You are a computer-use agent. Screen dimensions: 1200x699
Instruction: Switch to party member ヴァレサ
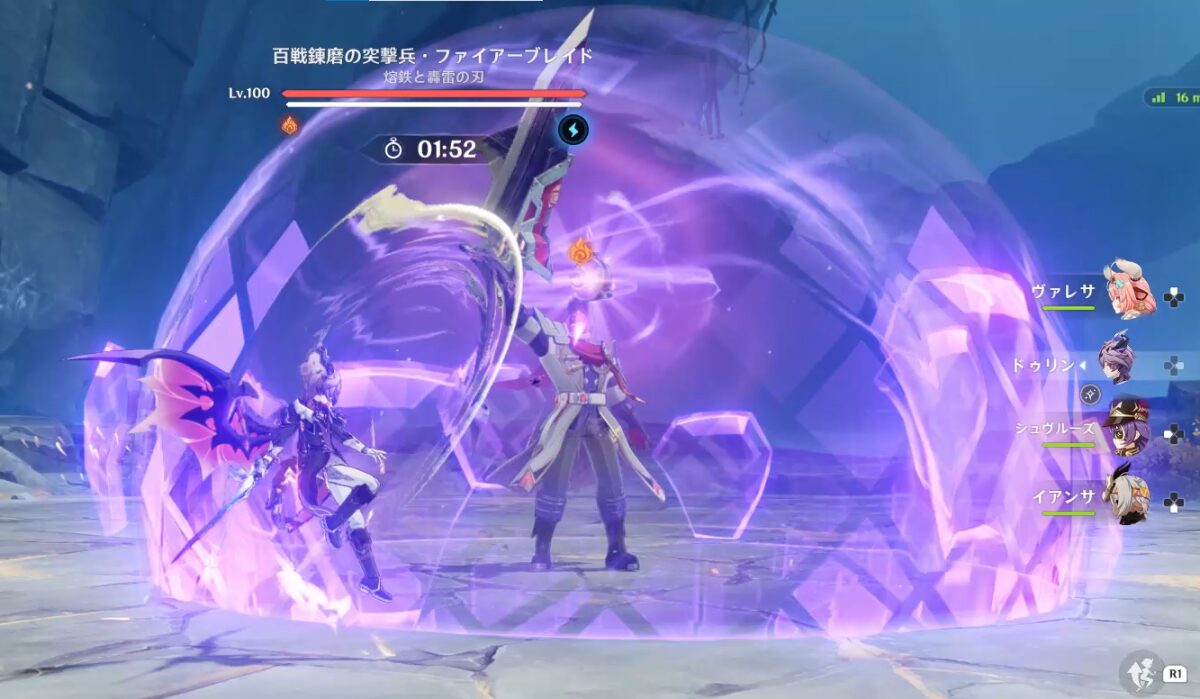1128,290
